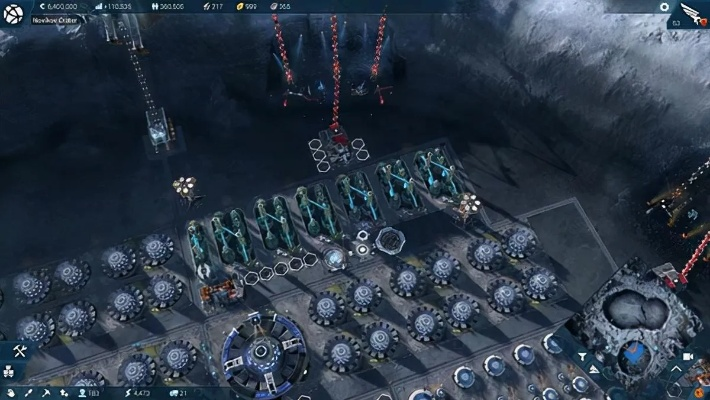Open the globe world map button
710x400 pixels.
14,13
